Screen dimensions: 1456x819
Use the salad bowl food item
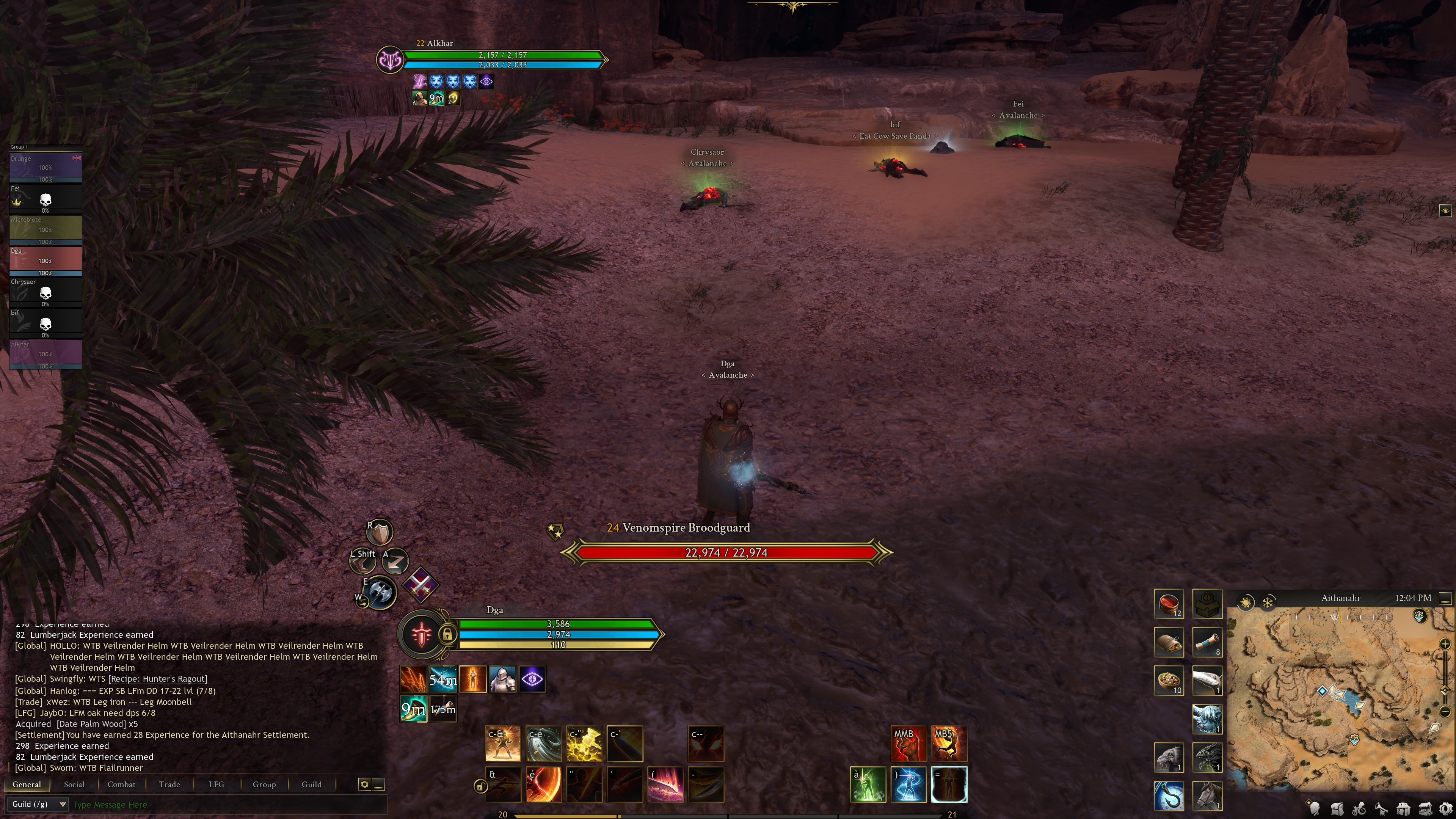1168,680
